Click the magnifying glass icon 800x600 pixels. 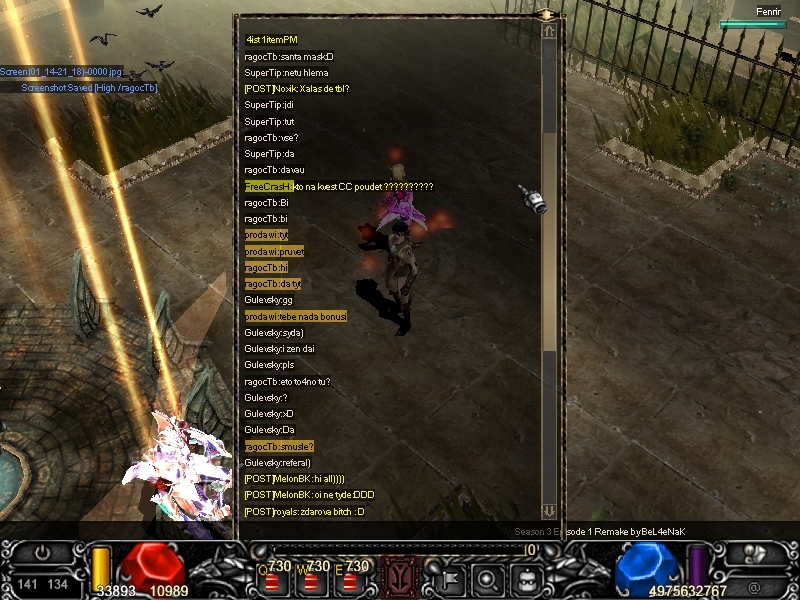pos(487,577)
